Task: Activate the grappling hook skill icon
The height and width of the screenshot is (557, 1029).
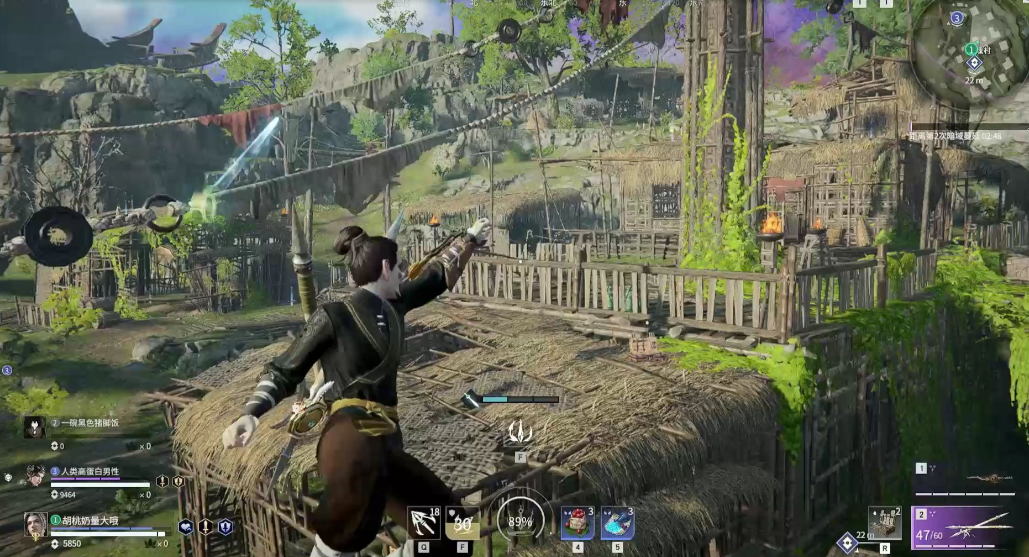Action: pos(423,522)
